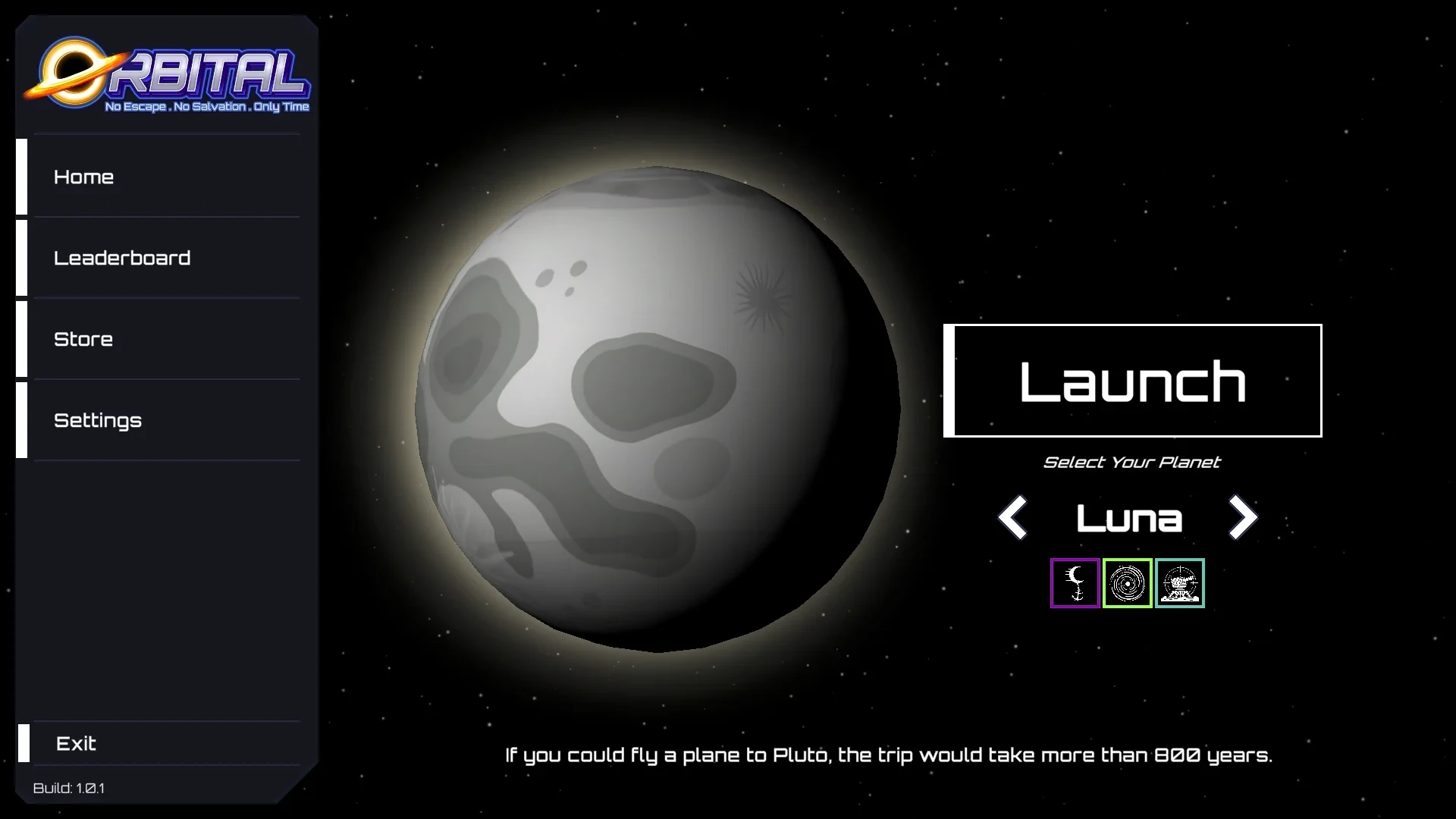Click the Build: 1.0.1 version label
1456x819 pixels.
pyautogui.click(x=68, y=788)
